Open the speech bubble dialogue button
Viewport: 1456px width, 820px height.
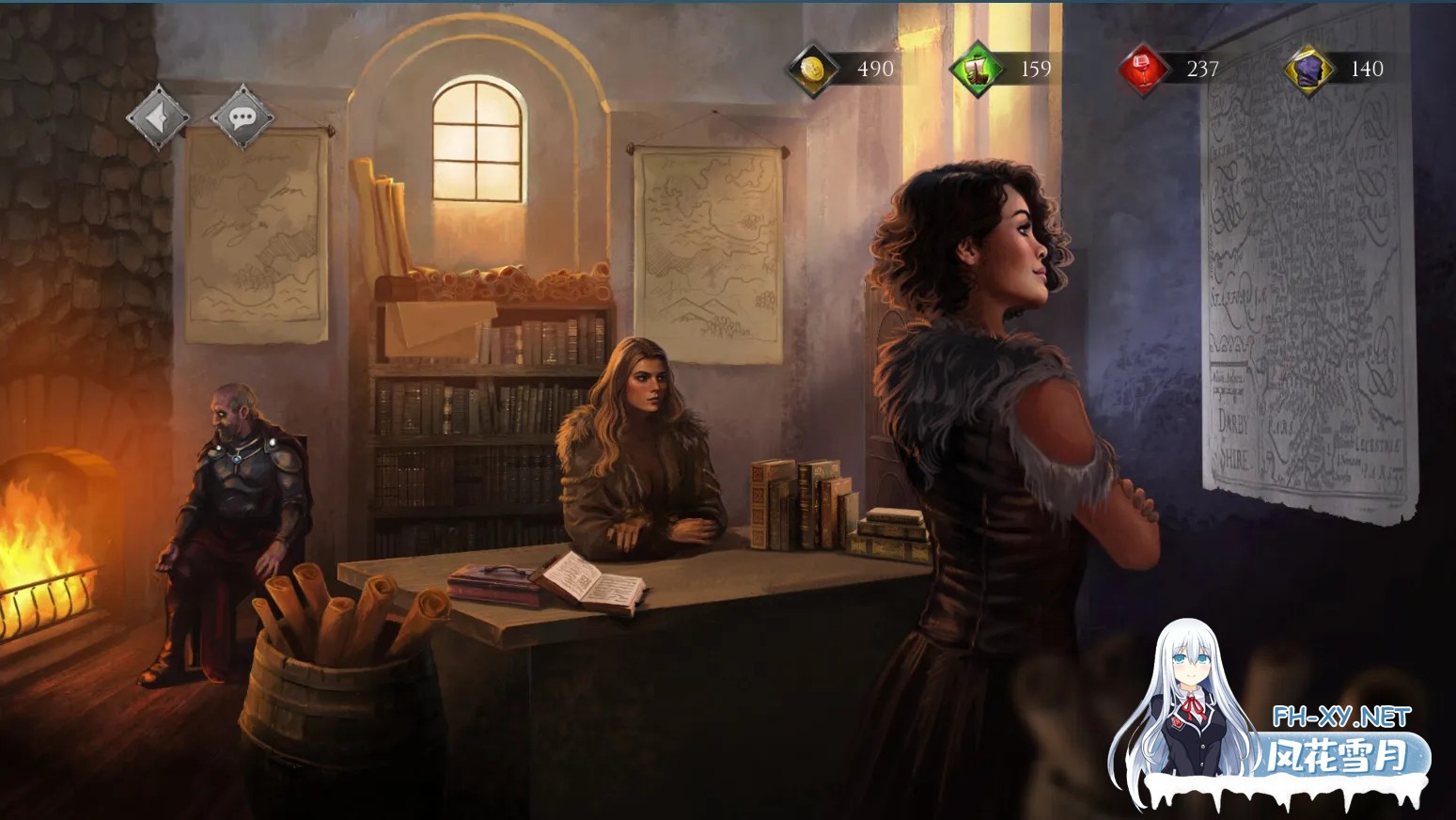[x=243, y=118]
